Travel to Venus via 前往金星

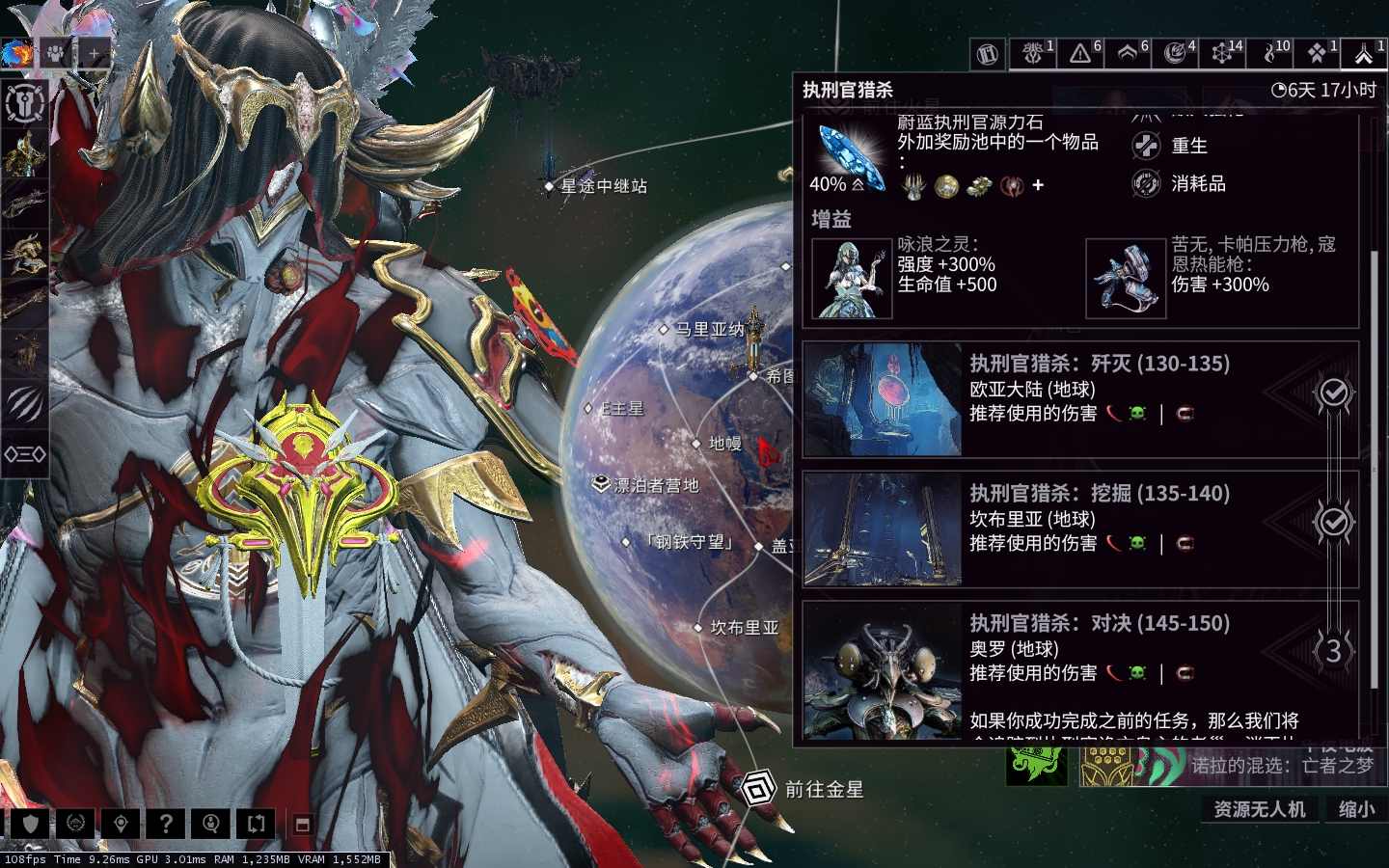(822, 790)
